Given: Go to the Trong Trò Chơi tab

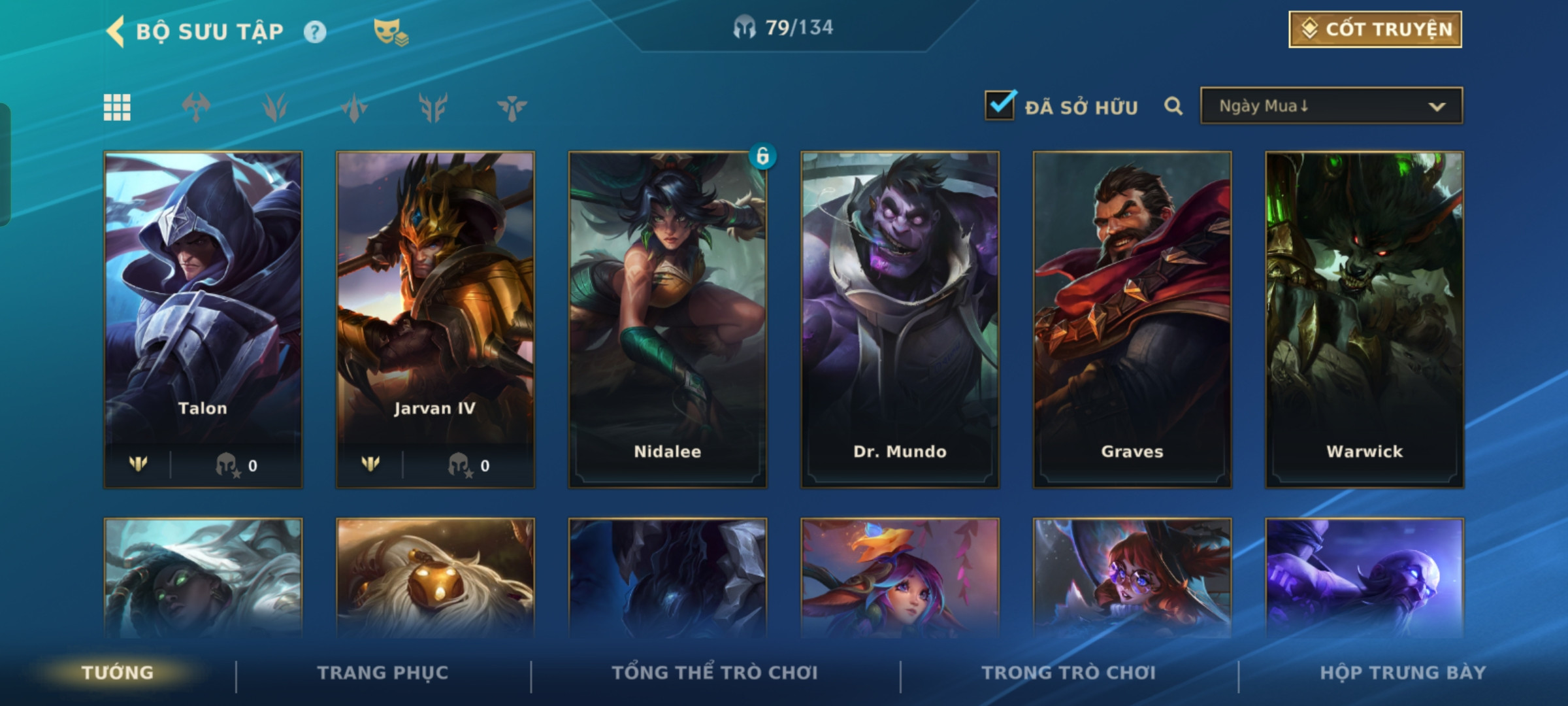Looking at the screenshot, I should [1069, 673].
